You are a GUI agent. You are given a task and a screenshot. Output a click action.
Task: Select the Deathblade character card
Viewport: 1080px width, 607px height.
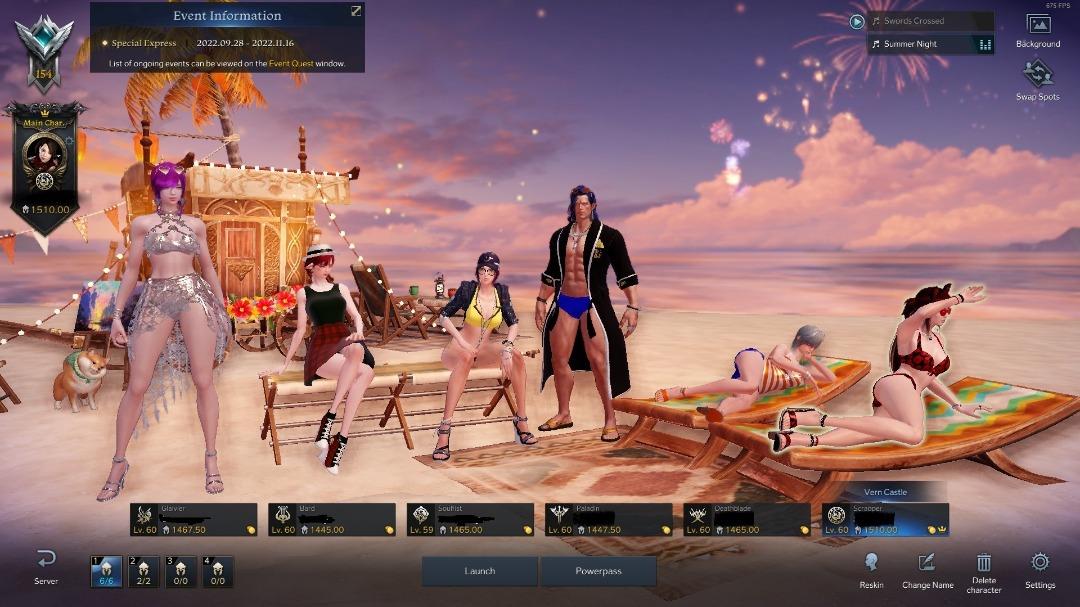pos(747,520)
